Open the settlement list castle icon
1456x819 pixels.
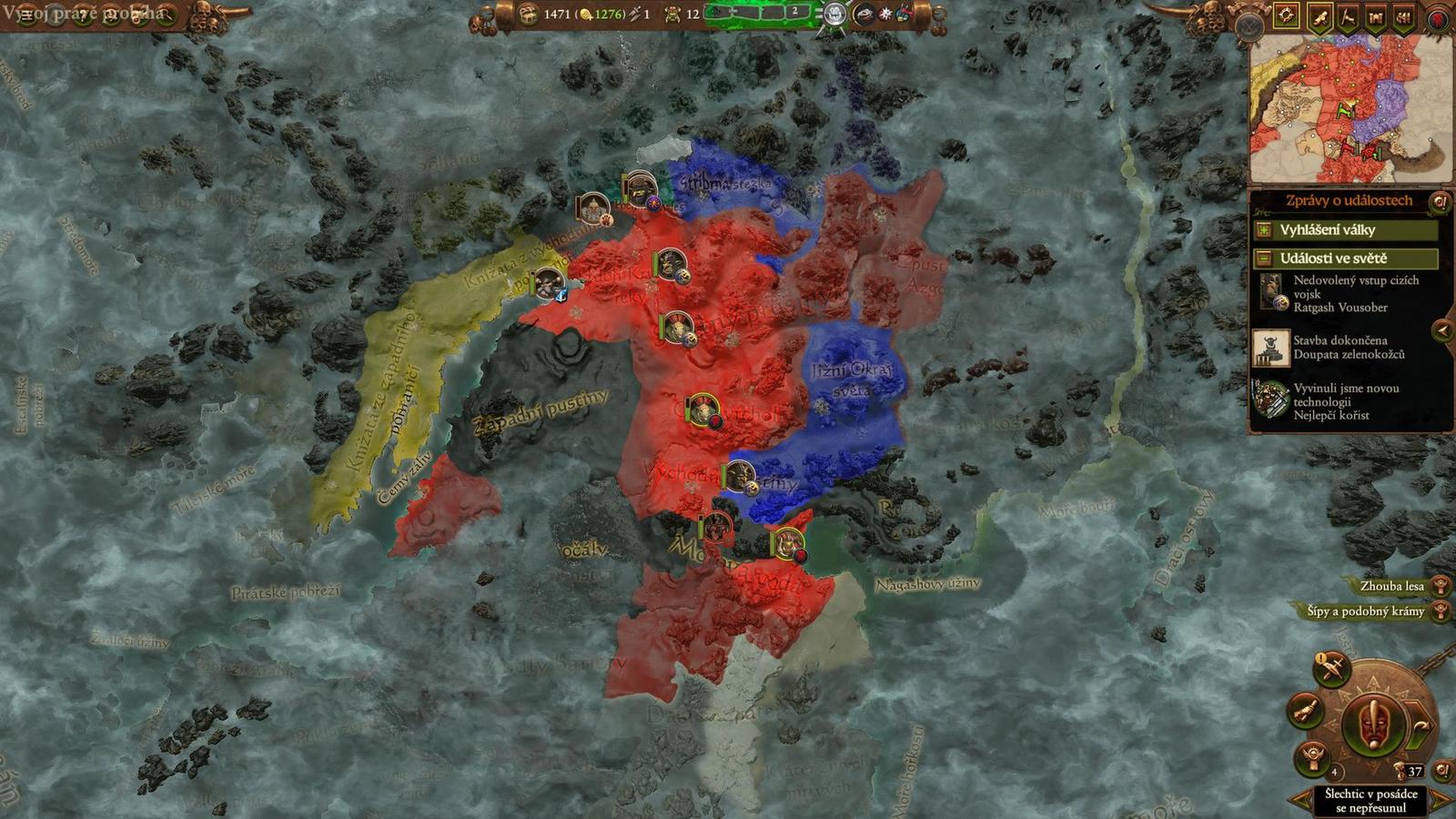point(1376,15)
